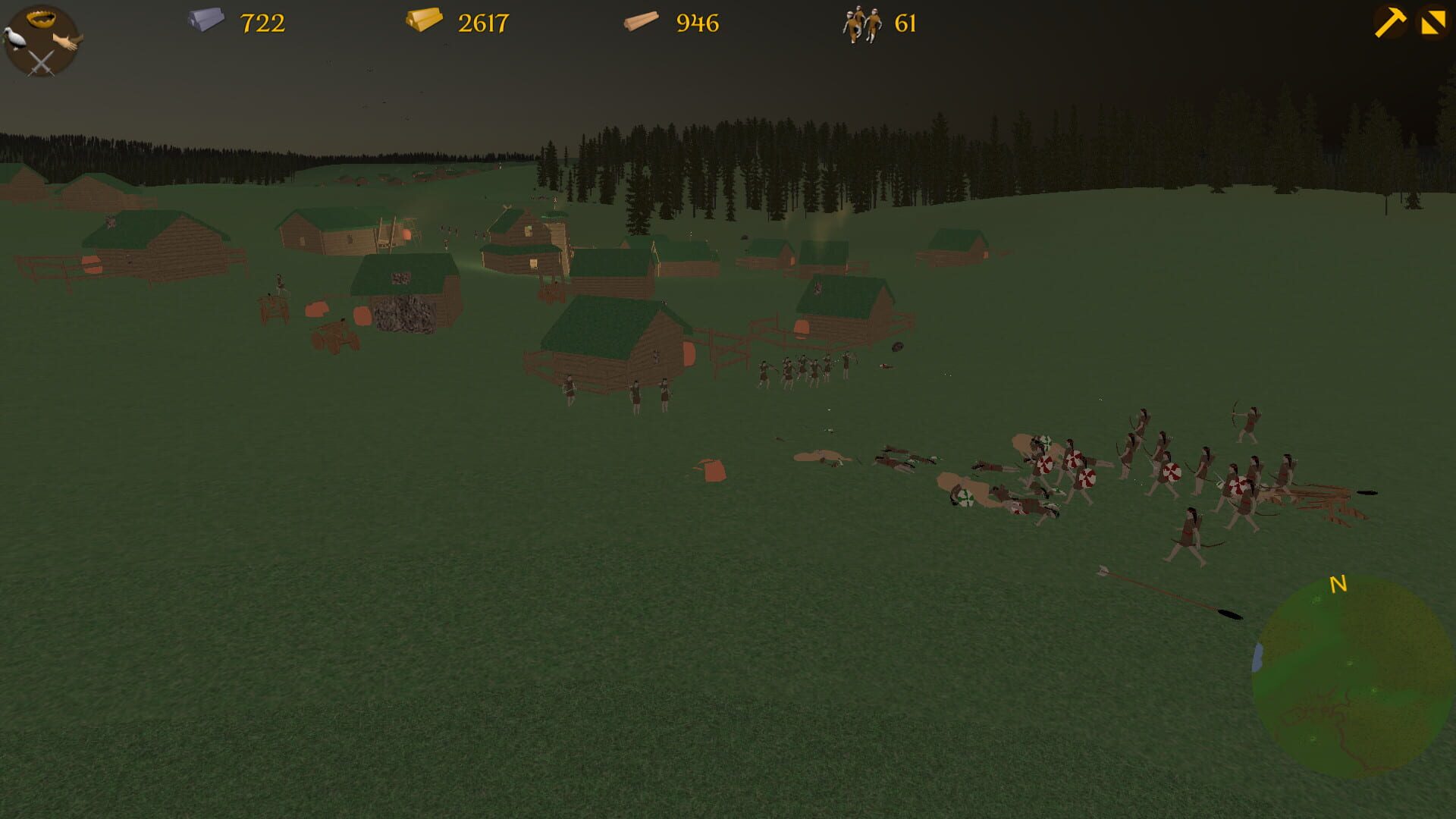The height and width of the screenshot is (819, 1456).
Task: Click the population counter reading 61
Action: point(905,23)
